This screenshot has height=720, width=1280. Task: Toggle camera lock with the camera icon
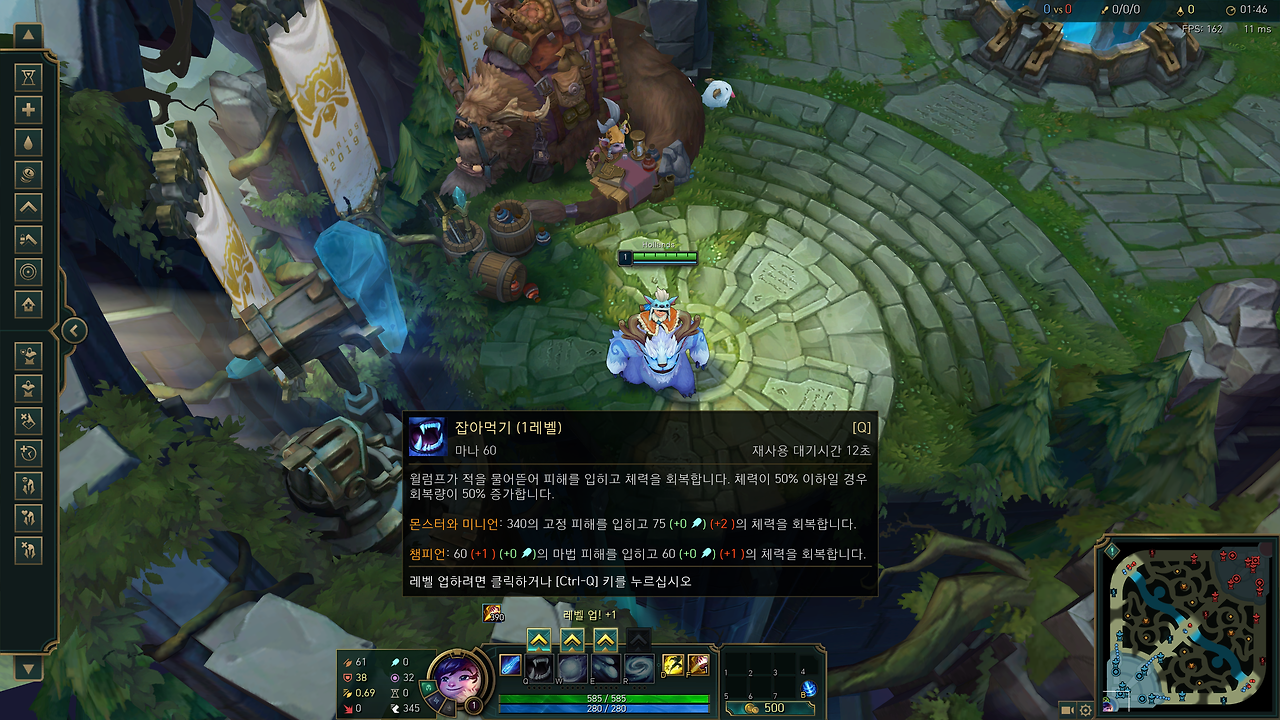(1067, 710)
